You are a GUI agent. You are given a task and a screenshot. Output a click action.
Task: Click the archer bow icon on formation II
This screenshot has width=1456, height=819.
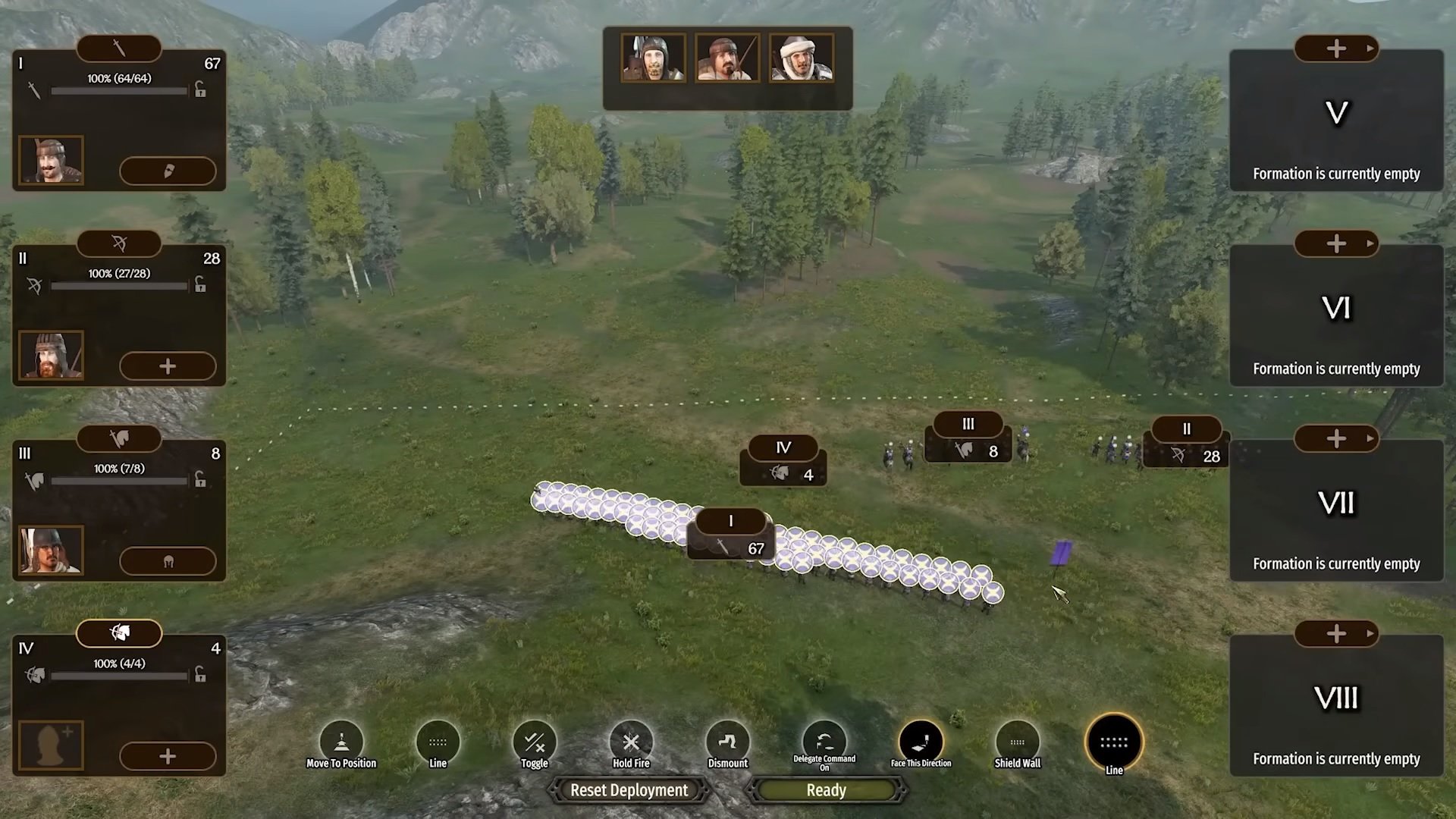[x=118, y=243]
